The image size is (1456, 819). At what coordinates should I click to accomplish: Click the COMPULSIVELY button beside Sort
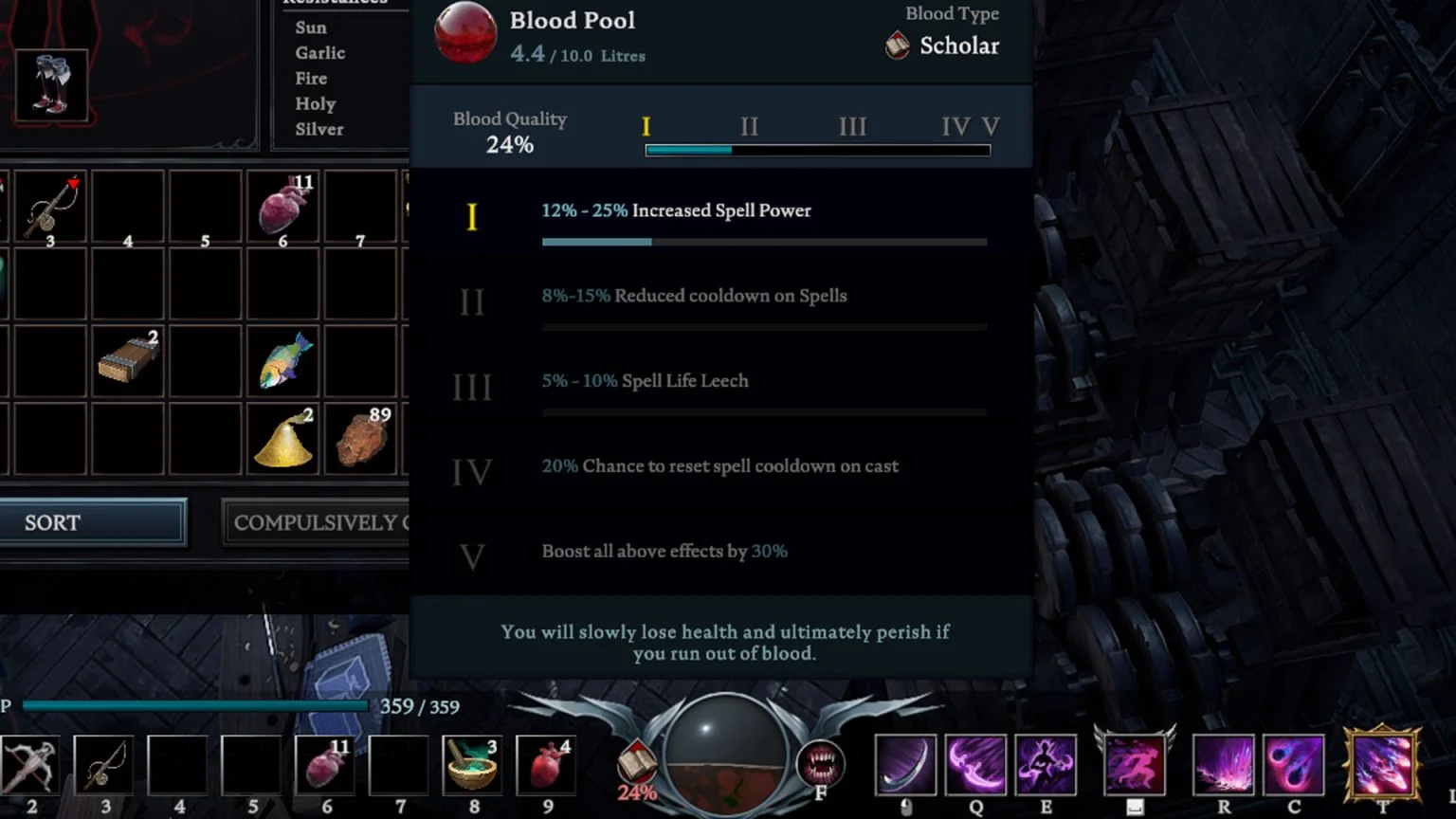(322, 522)
